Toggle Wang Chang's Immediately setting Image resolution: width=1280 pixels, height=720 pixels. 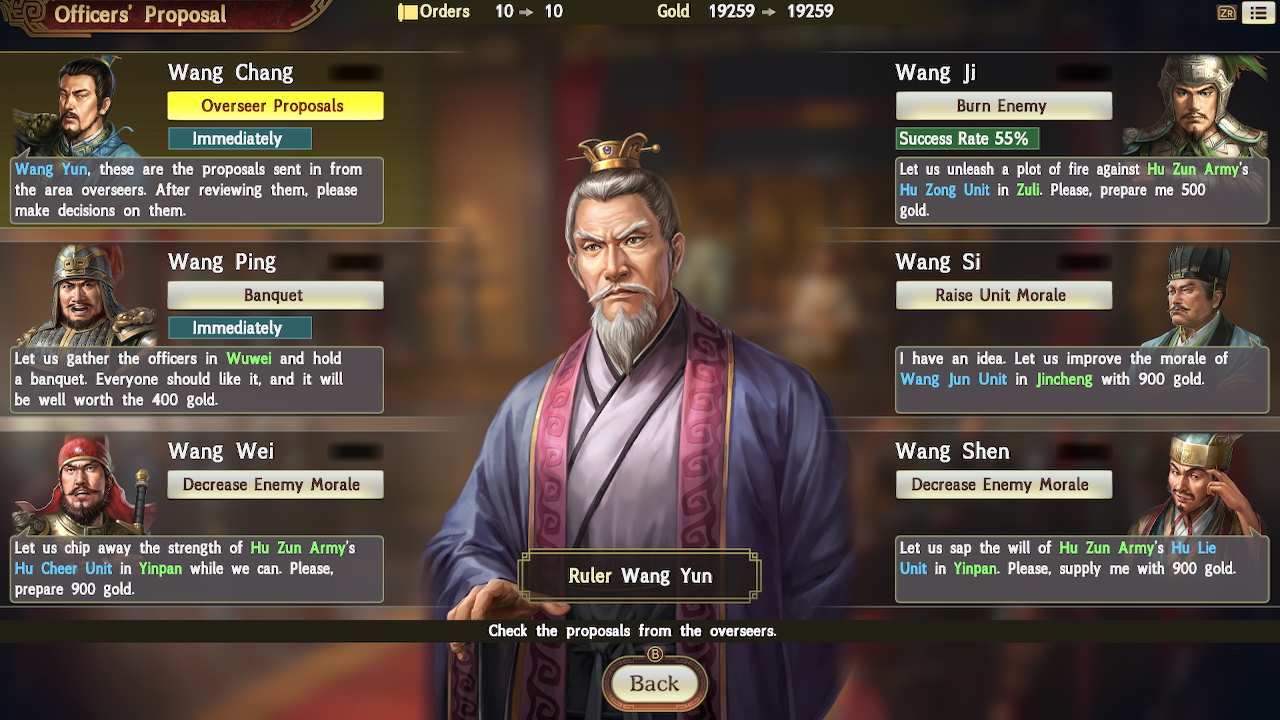240,138
